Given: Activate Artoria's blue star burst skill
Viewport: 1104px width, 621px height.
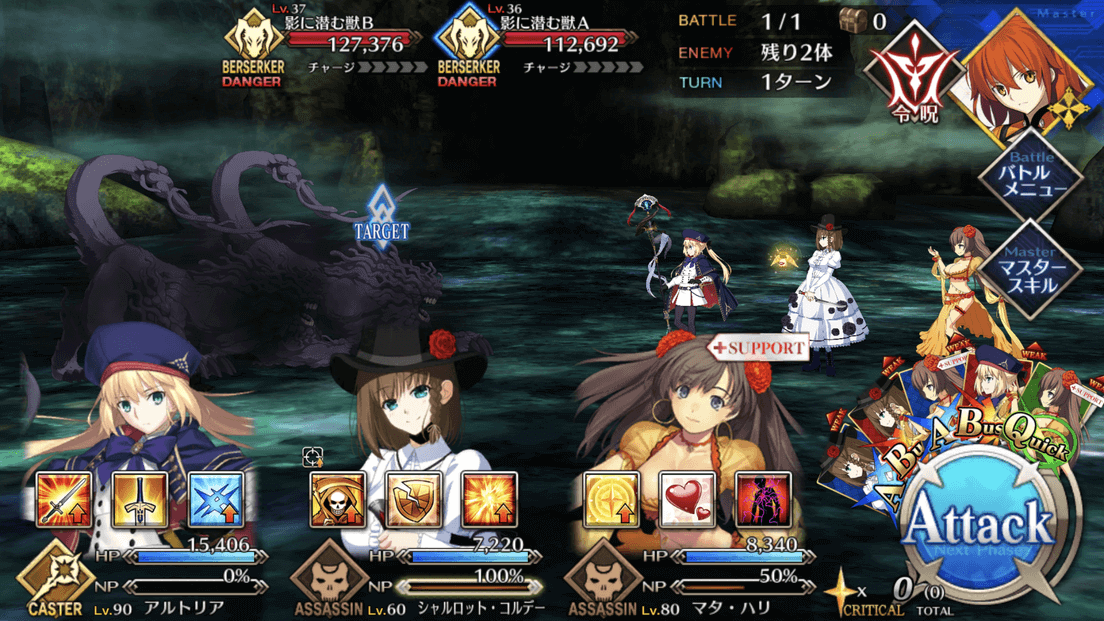Looking at the screenshot, I should click(216, 500).
